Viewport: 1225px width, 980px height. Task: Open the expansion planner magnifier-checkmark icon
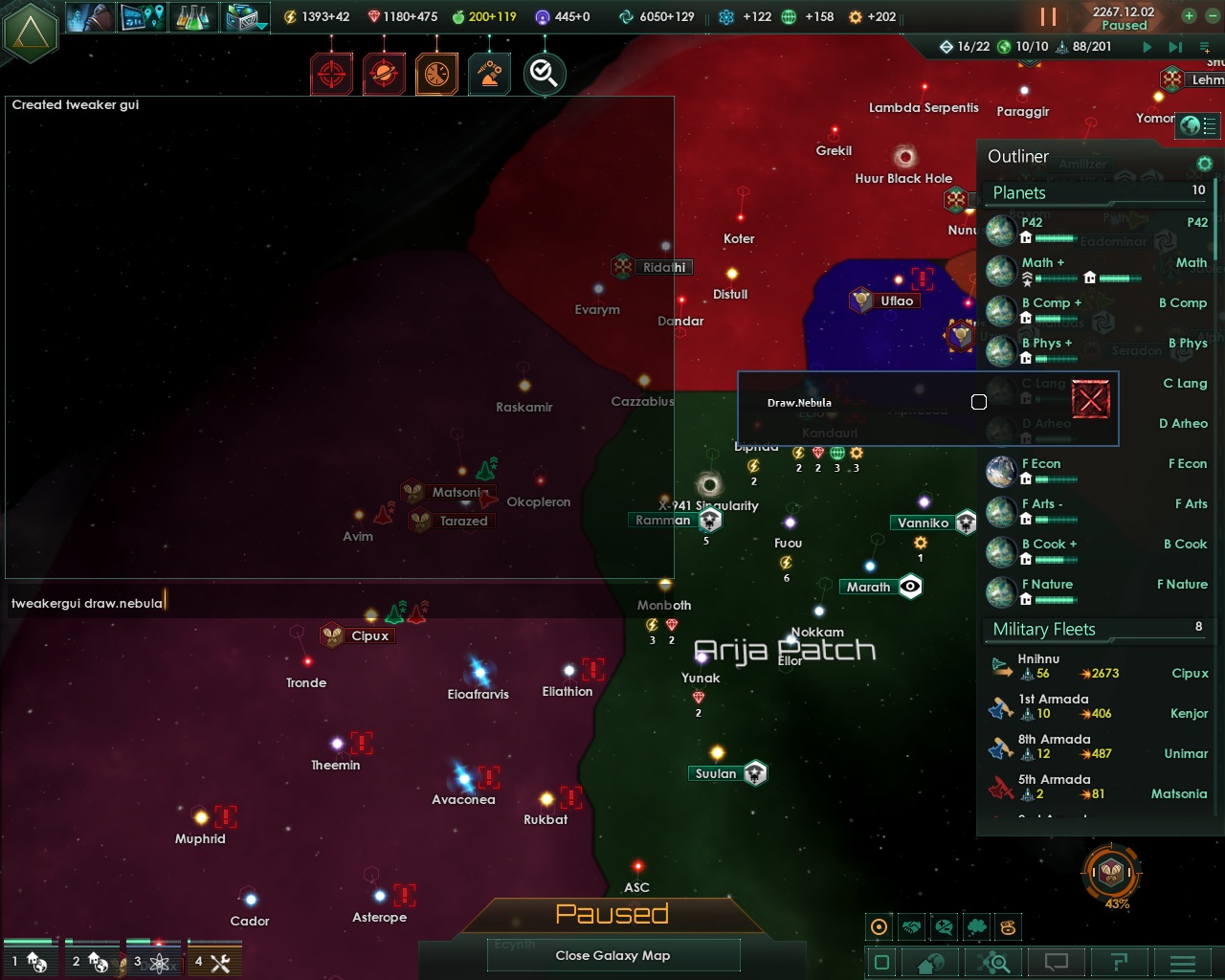click(544, 73)
